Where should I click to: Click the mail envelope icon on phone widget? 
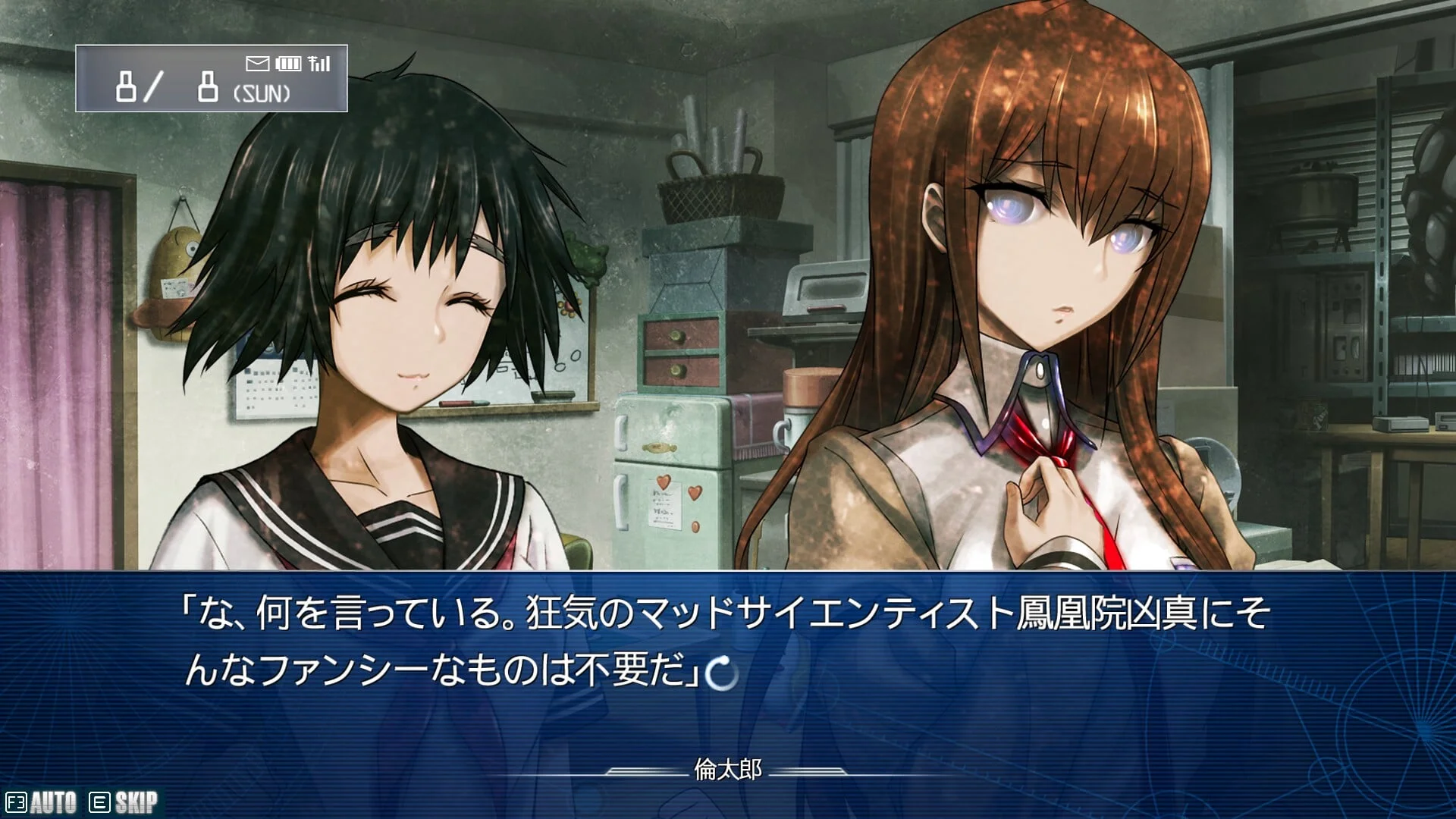(258, 63)
